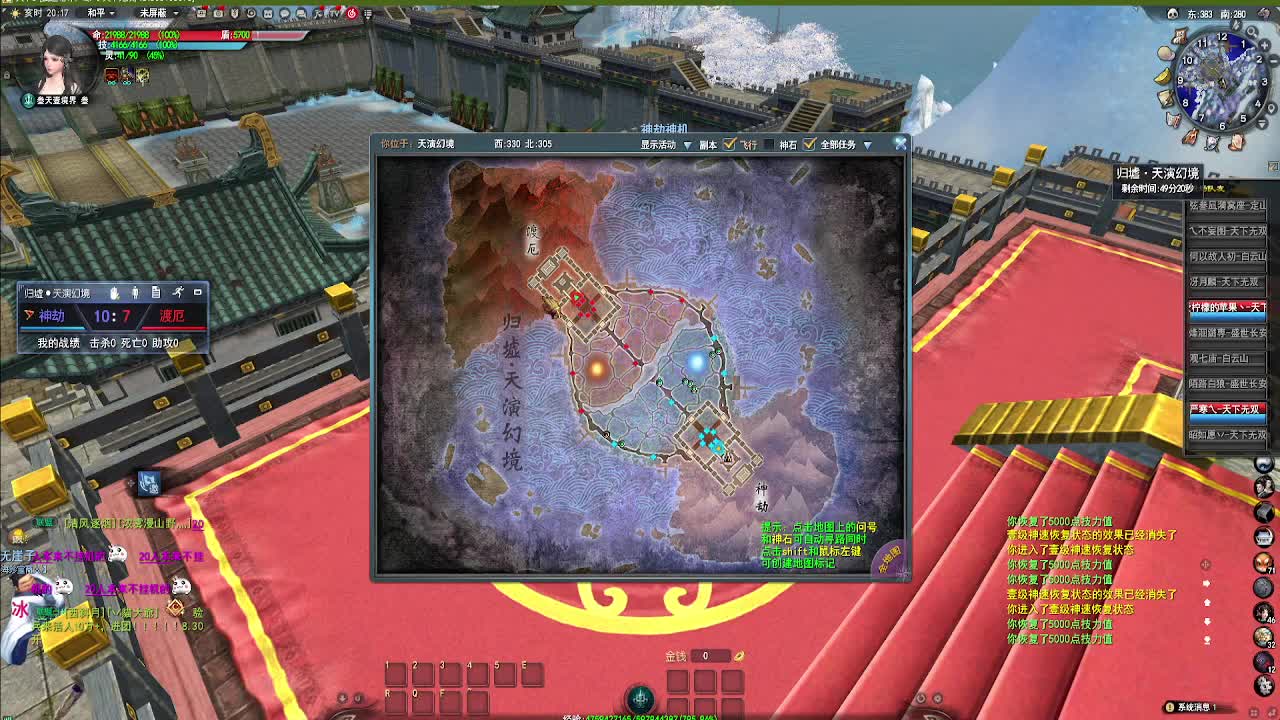Click the location pin icon below the minimap
The height and width of the screenshot is (720, 1280).
click(x=1269, y=106)
